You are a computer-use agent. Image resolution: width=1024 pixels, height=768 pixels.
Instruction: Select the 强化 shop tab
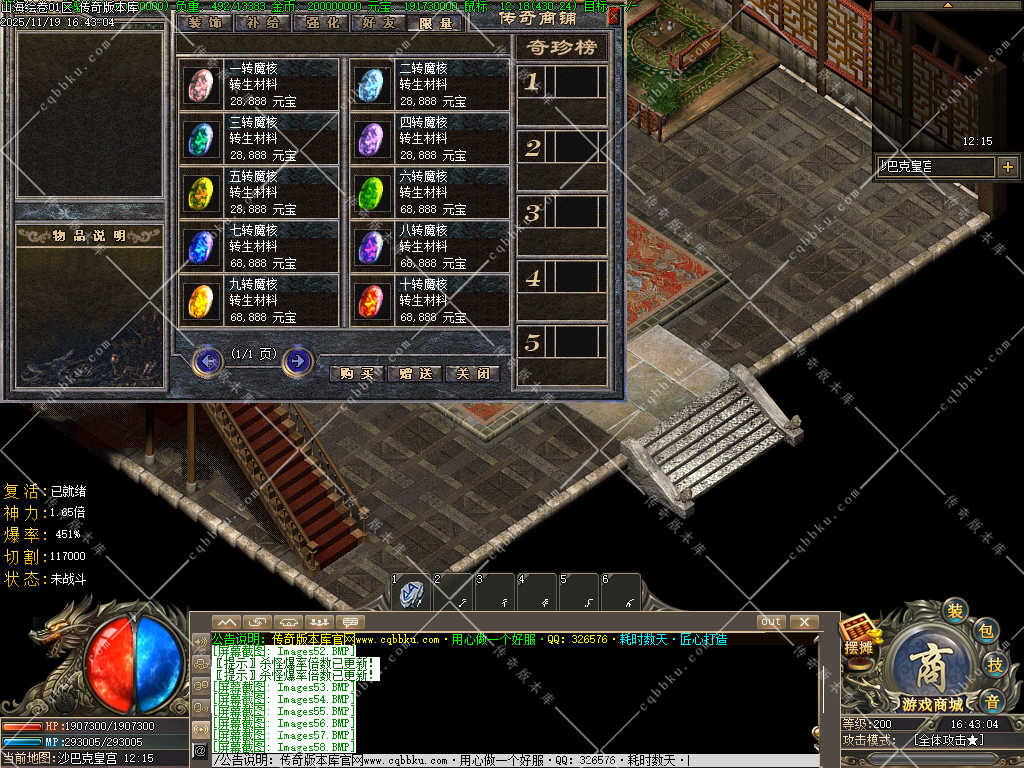(x=320, y=23)
